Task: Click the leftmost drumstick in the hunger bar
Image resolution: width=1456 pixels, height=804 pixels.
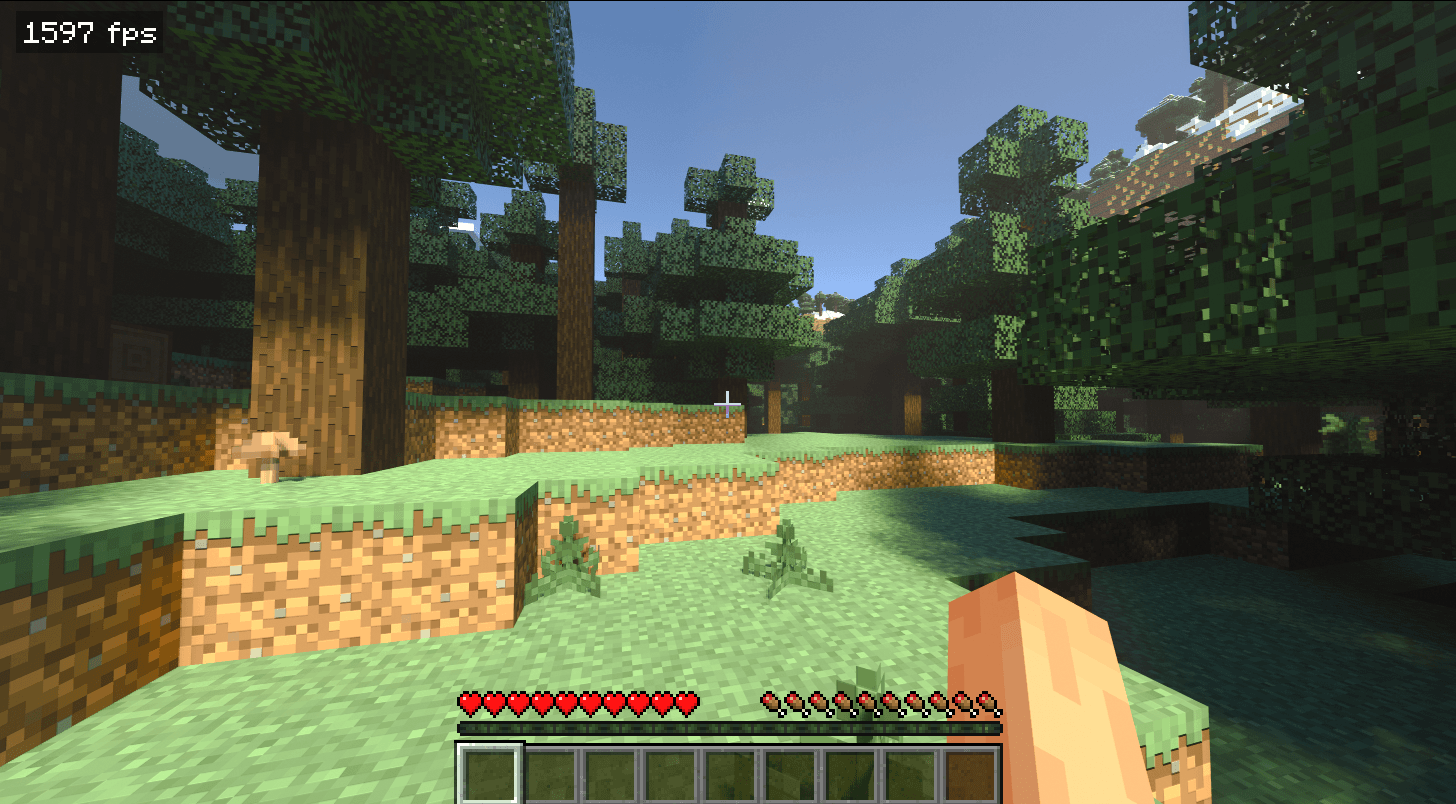Action: click(772, 703)
